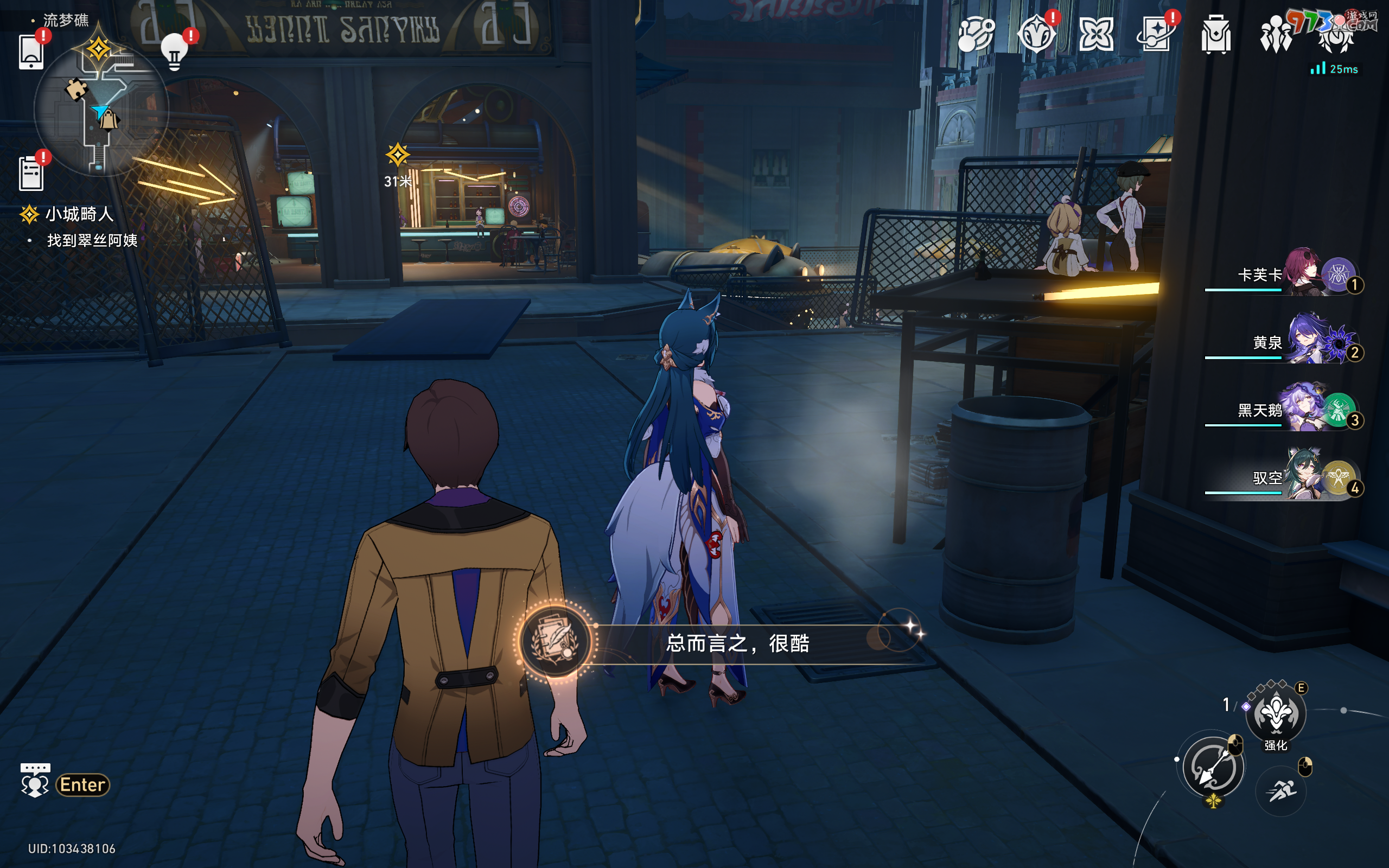Viewport: 1389px width, 868px height.
Task: Open the characters roster icon
Action: [1276, 34]
